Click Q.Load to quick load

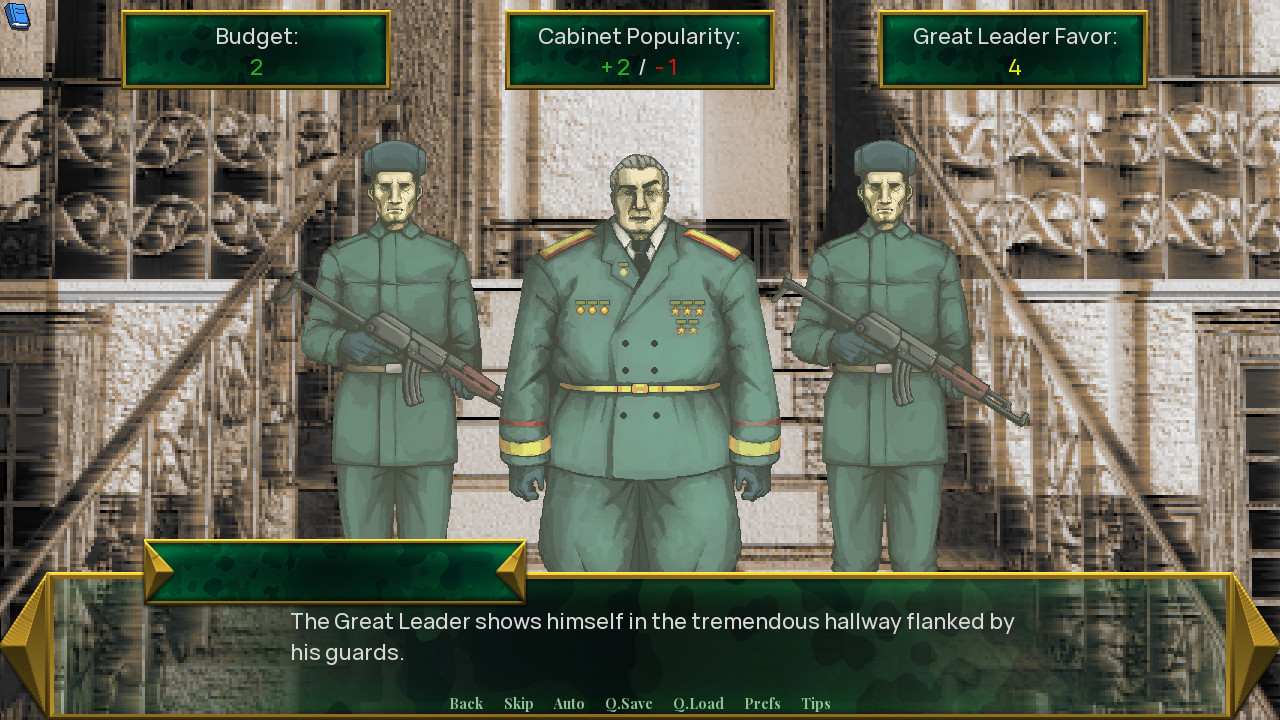point(698,703)
